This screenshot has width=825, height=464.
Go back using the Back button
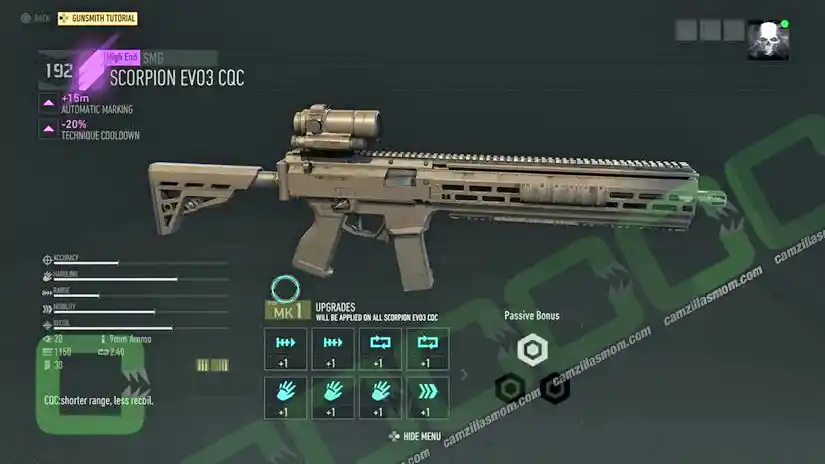click(36, 19)
